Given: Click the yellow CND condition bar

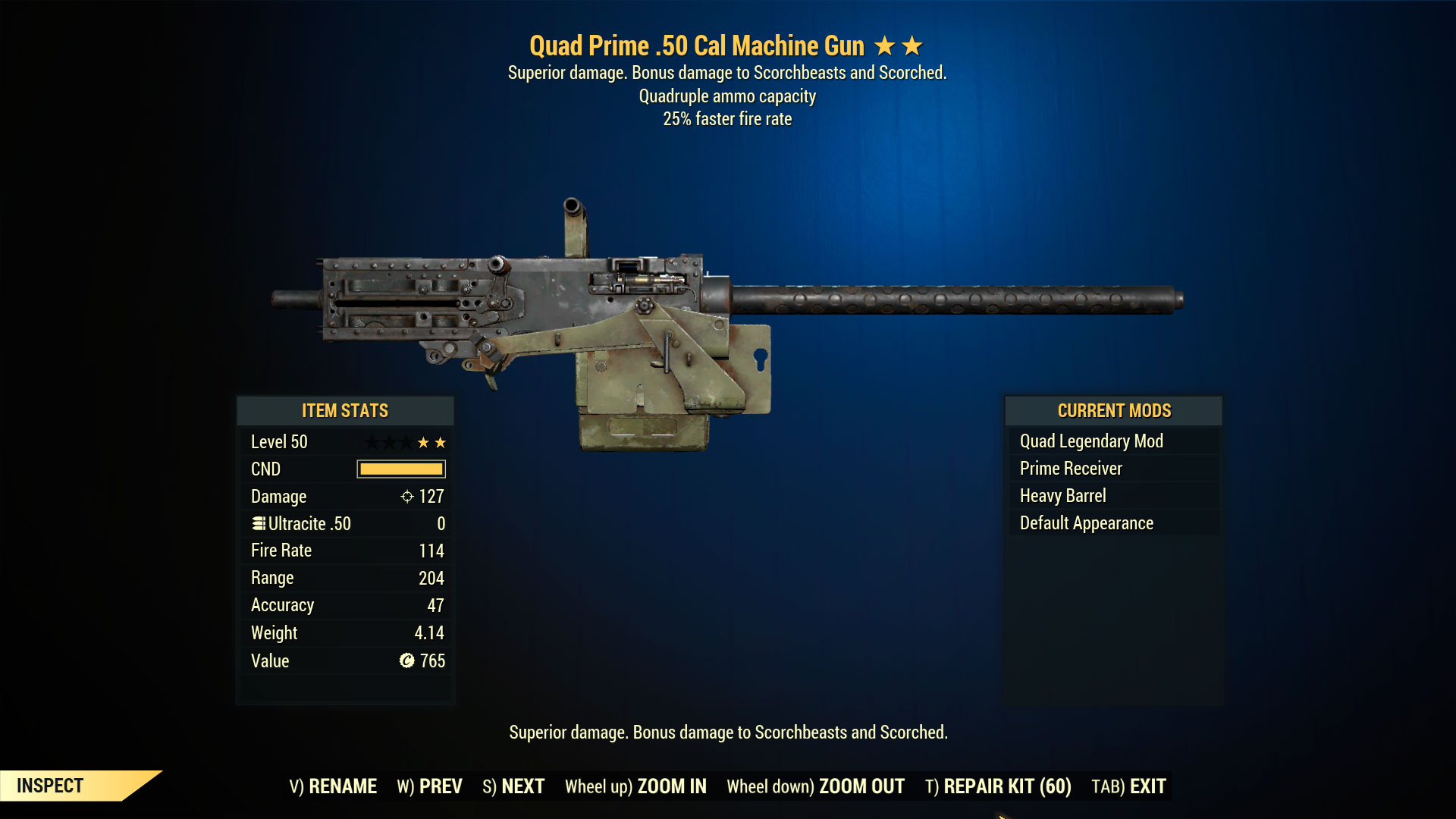Looking at the screenshot, I should pos(402,469).
